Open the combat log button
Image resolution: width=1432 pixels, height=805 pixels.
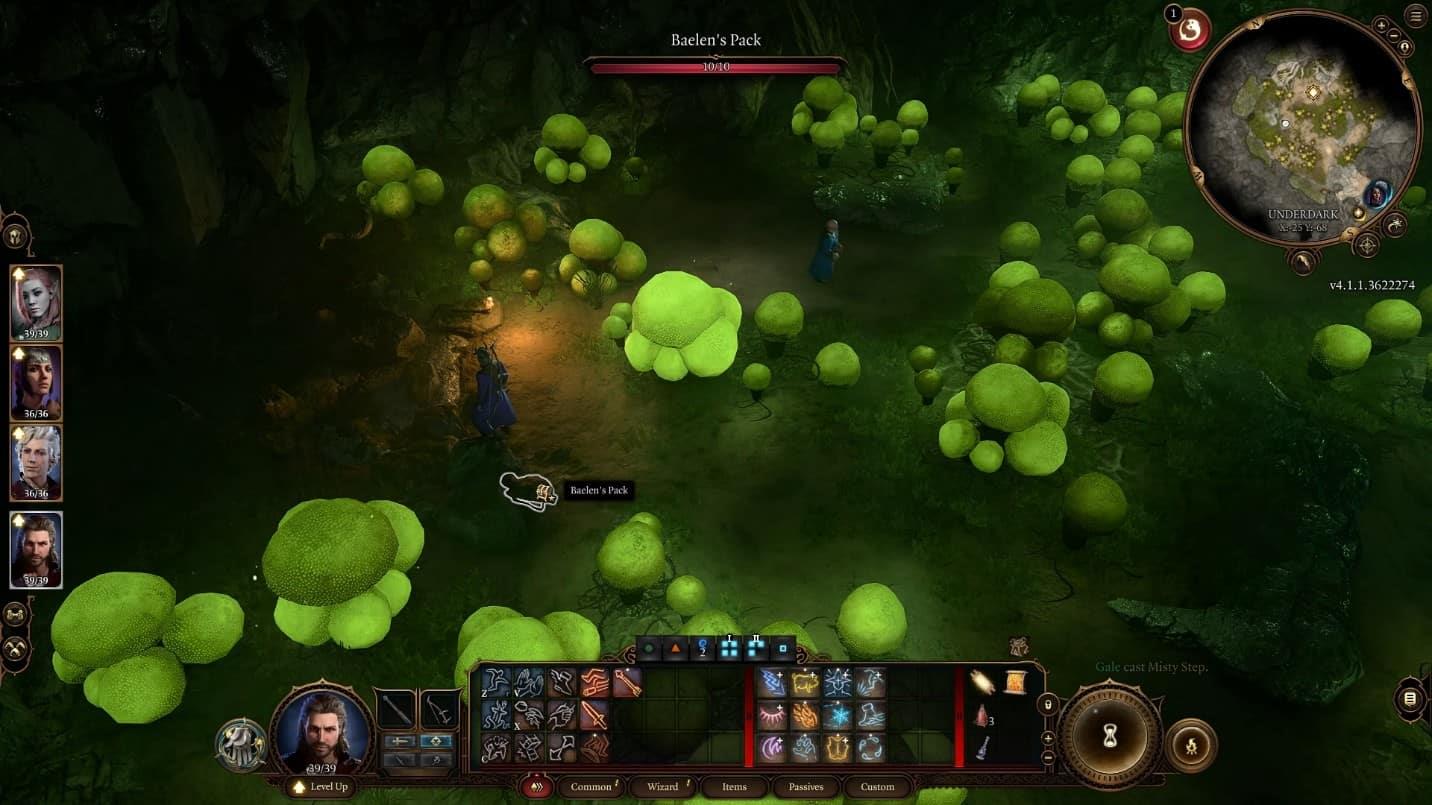pyautogui.click(x=1410, y=698)
